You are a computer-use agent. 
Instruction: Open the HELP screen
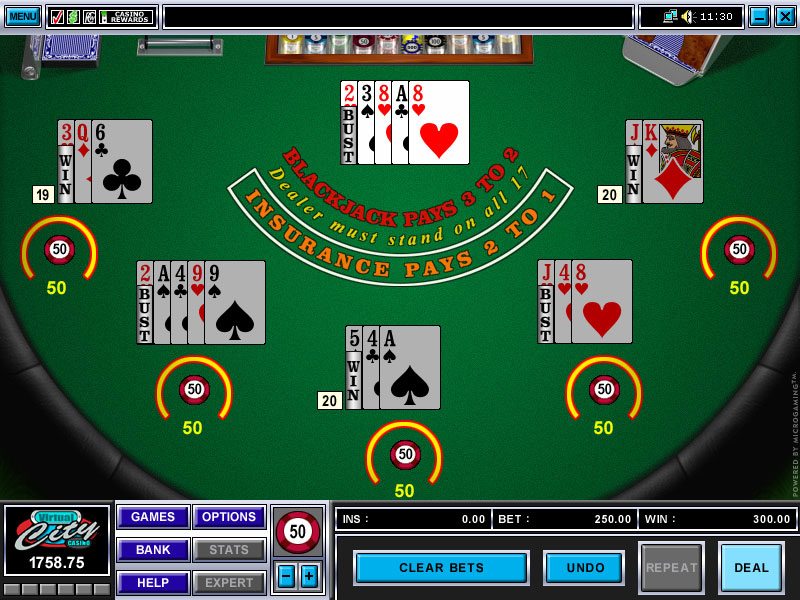click(x=153, y=583)
